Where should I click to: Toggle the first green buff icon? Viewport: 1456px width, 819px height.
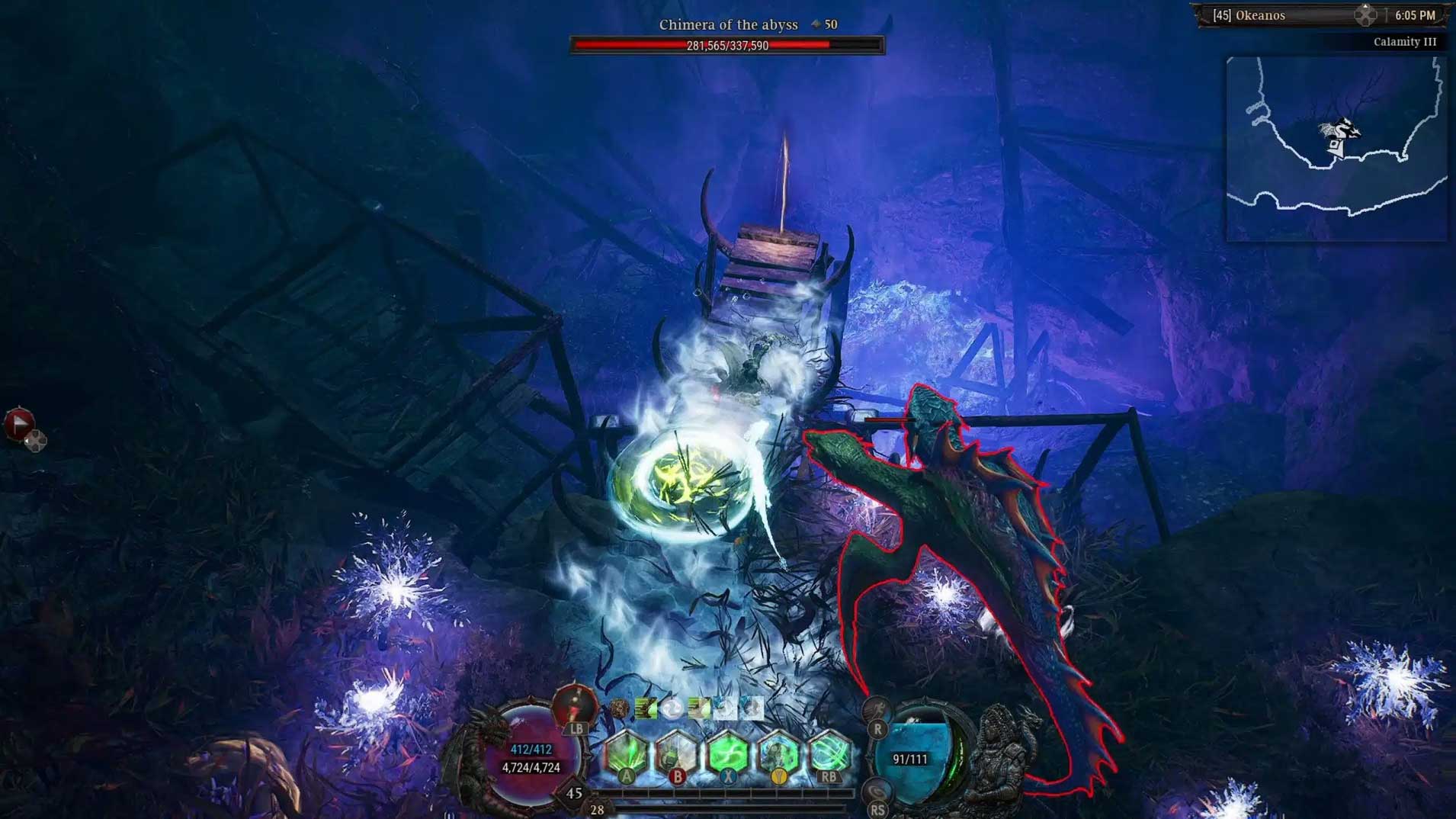tap(646, 707)
